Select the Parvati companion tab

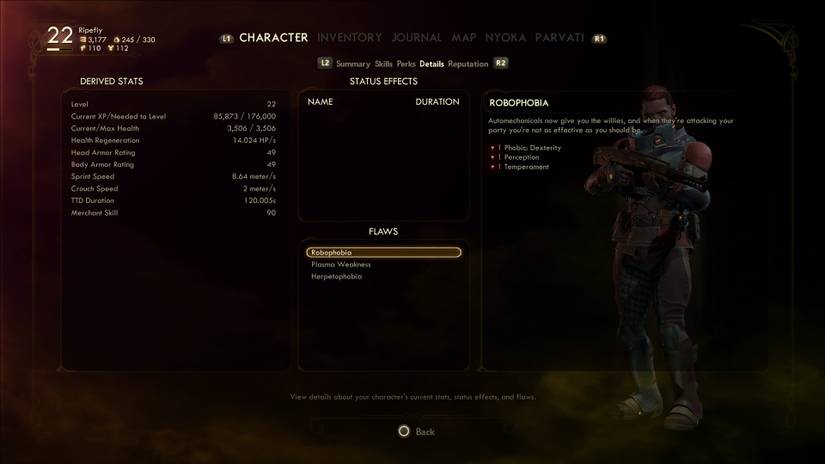[559, 38]
